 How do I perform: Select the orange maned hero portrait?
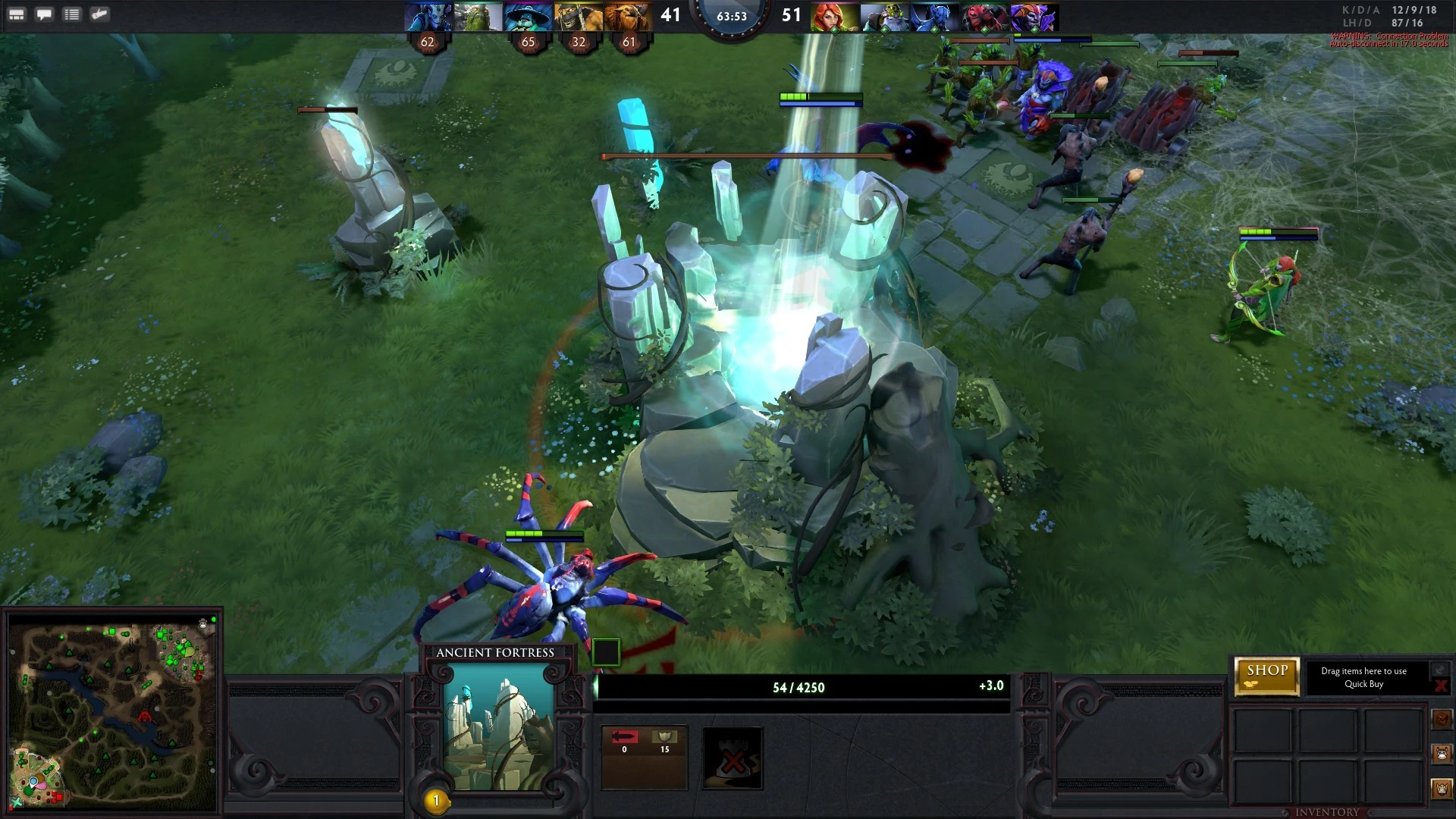click(629, 17)
